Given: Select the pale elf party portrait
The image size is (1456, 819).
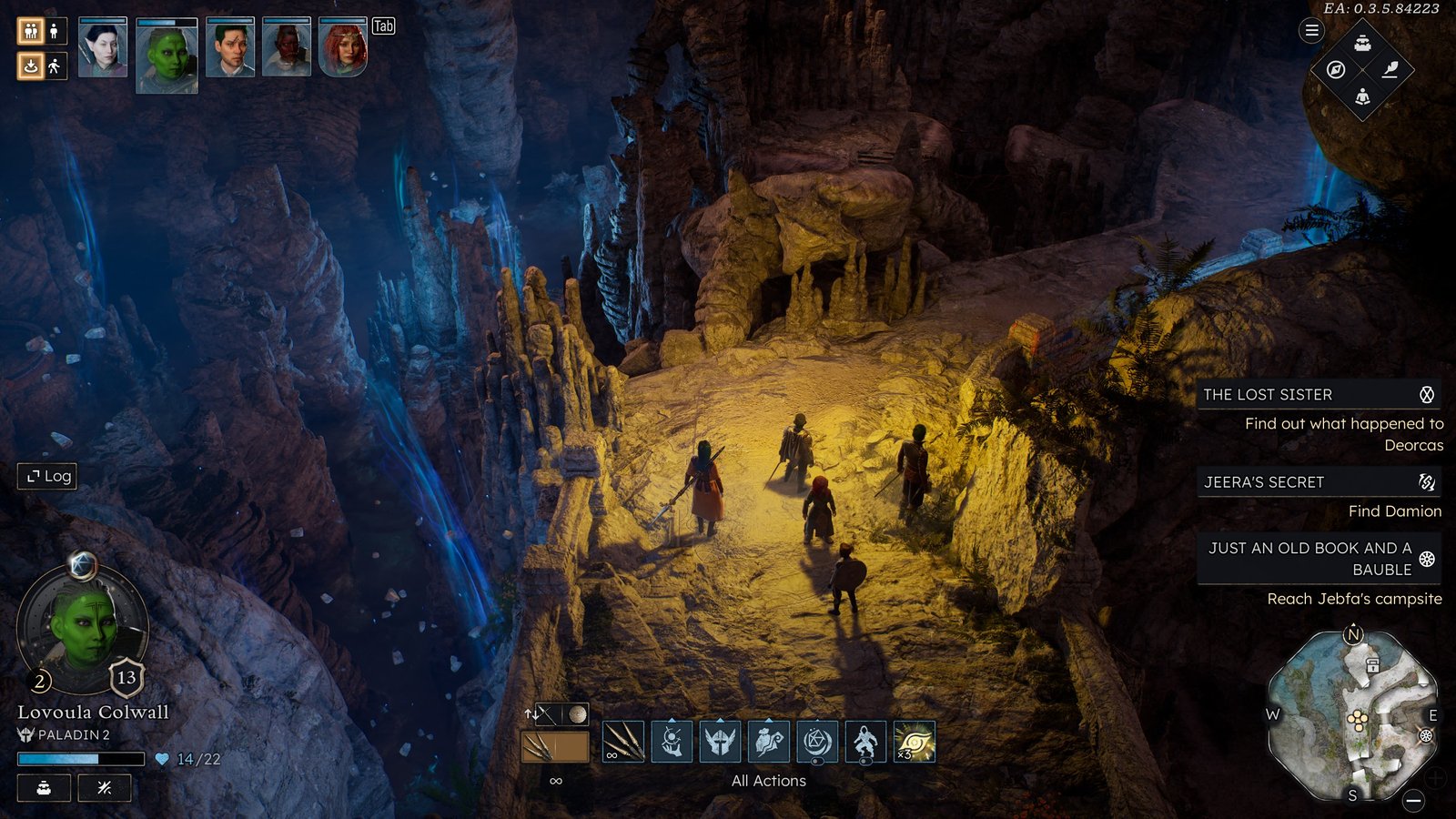Looking at the screenshot, I should point(103,48).
